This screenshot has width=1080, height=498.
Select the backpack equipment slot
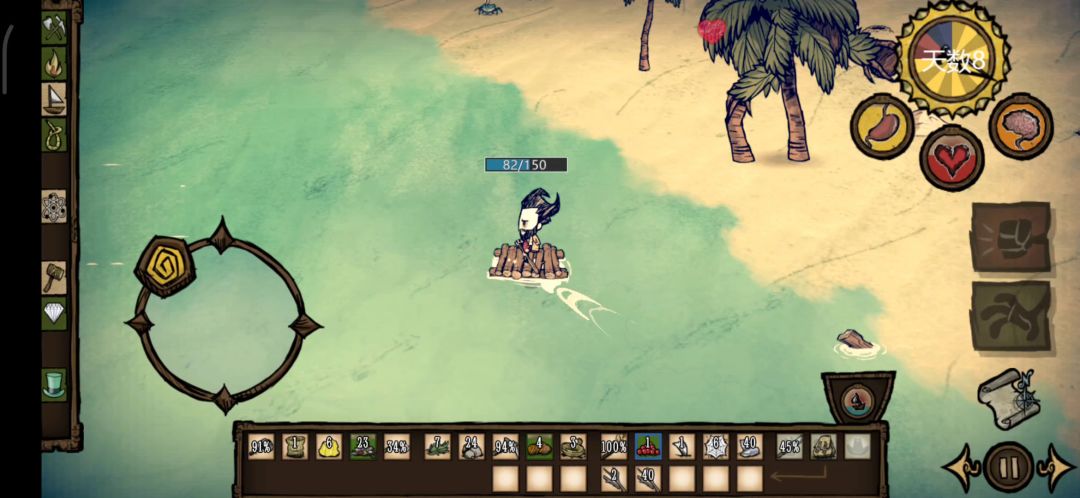[823, 447]
